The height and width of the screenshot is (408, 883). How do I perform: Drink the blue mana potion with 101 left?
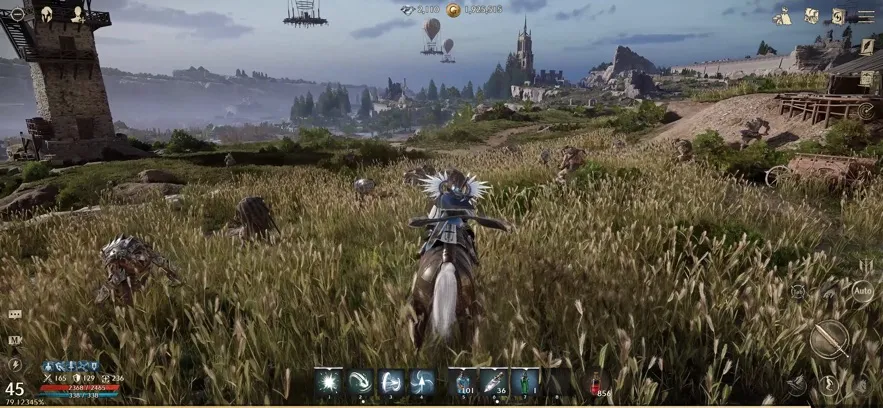tap(463, 381)
